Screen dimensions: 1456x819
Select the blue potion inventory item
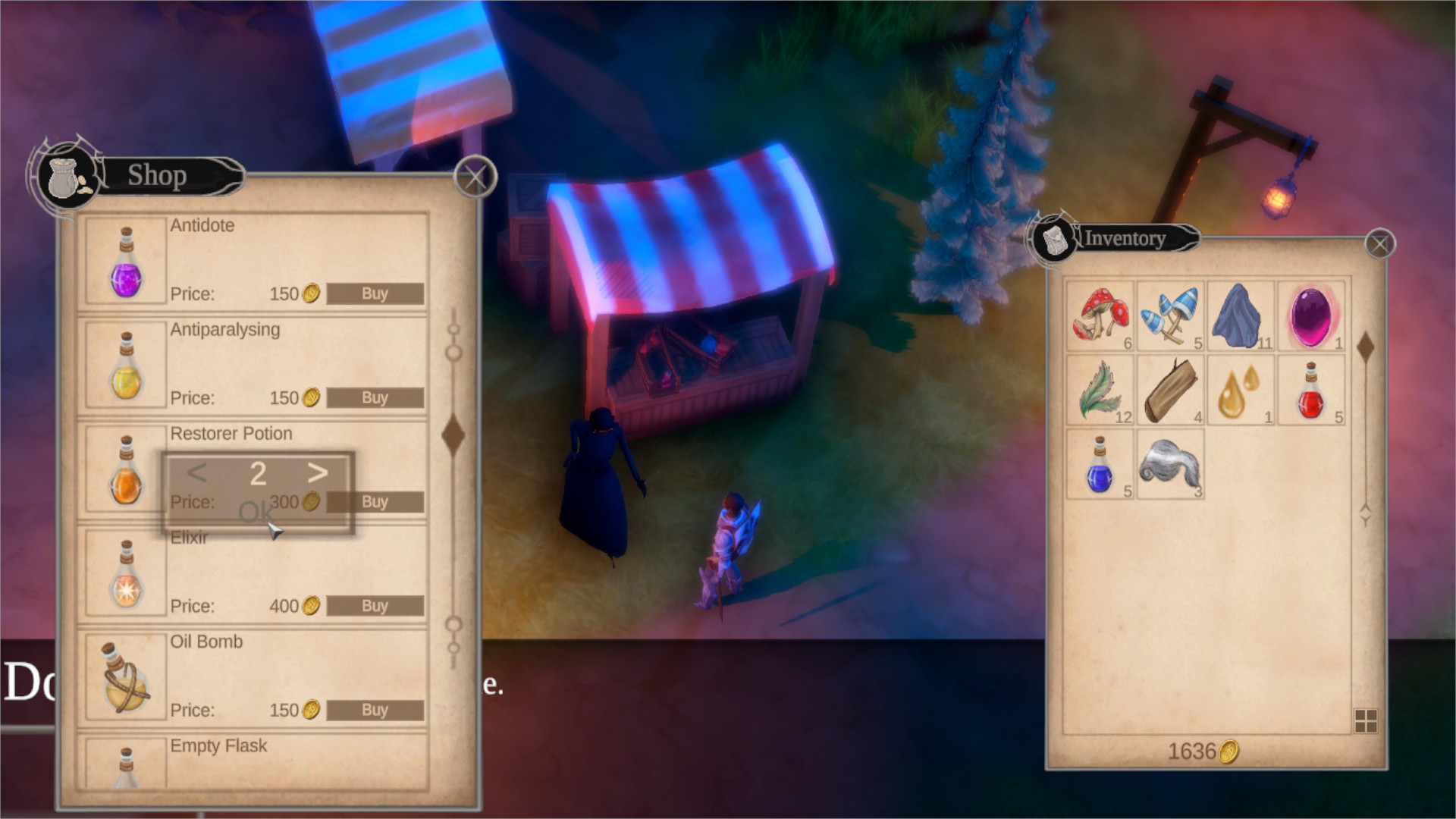(1100, 464)
